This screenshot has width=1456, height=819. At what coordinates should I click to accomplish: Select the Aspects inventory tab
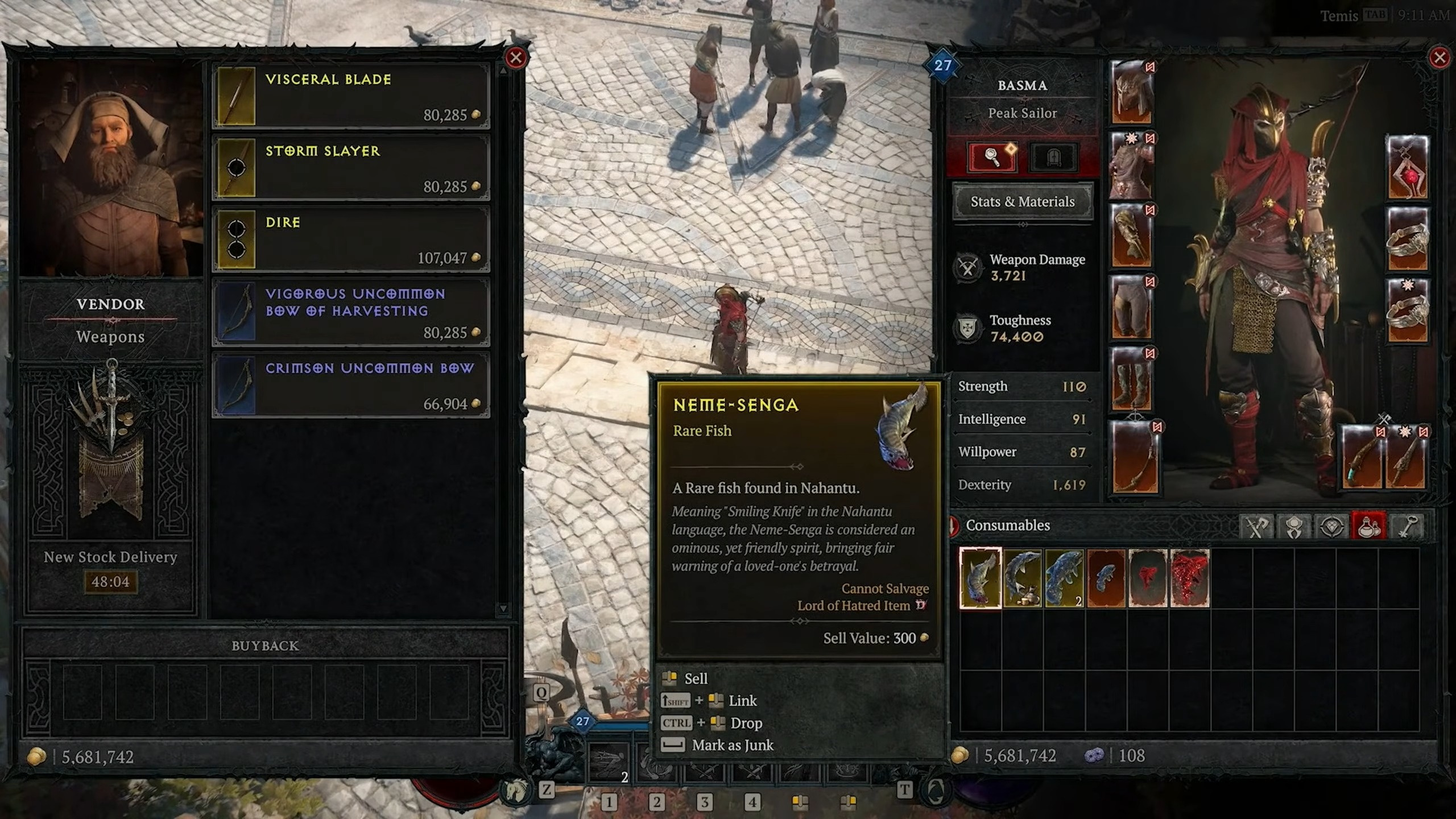1294,526
